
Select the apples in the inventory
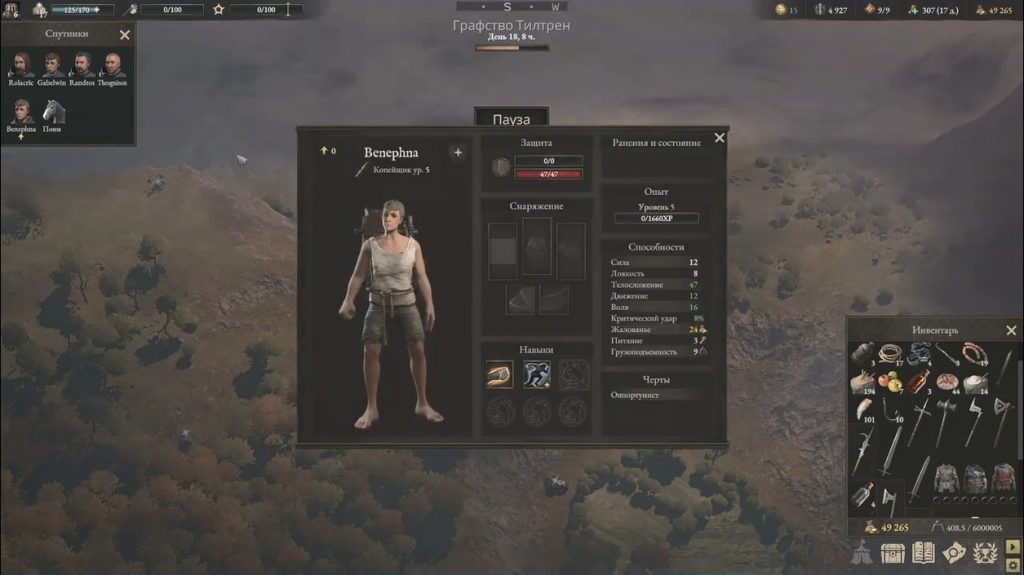tap(891, 381)
